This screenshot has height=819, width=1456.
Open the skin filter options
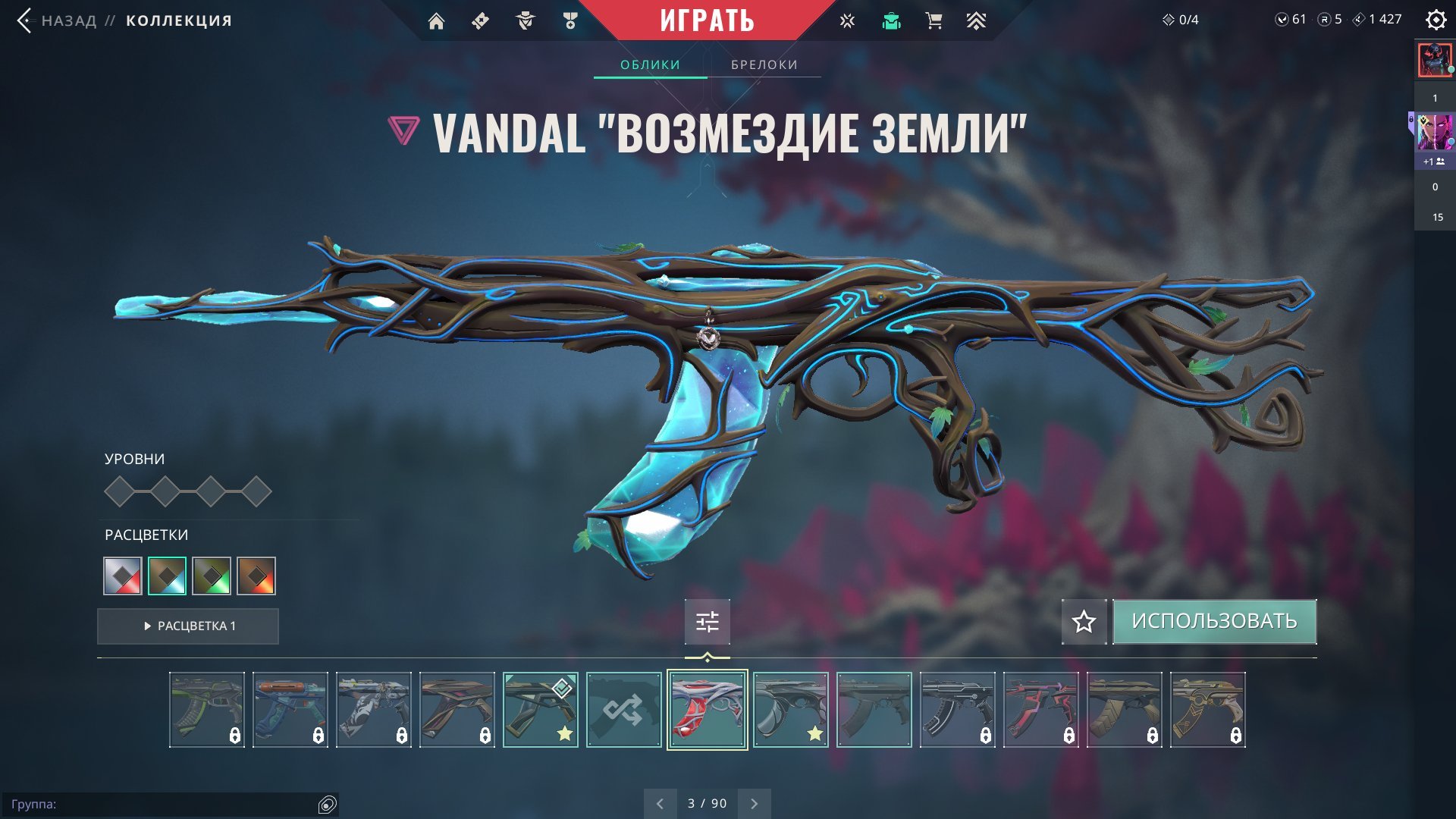click(707, 622)
